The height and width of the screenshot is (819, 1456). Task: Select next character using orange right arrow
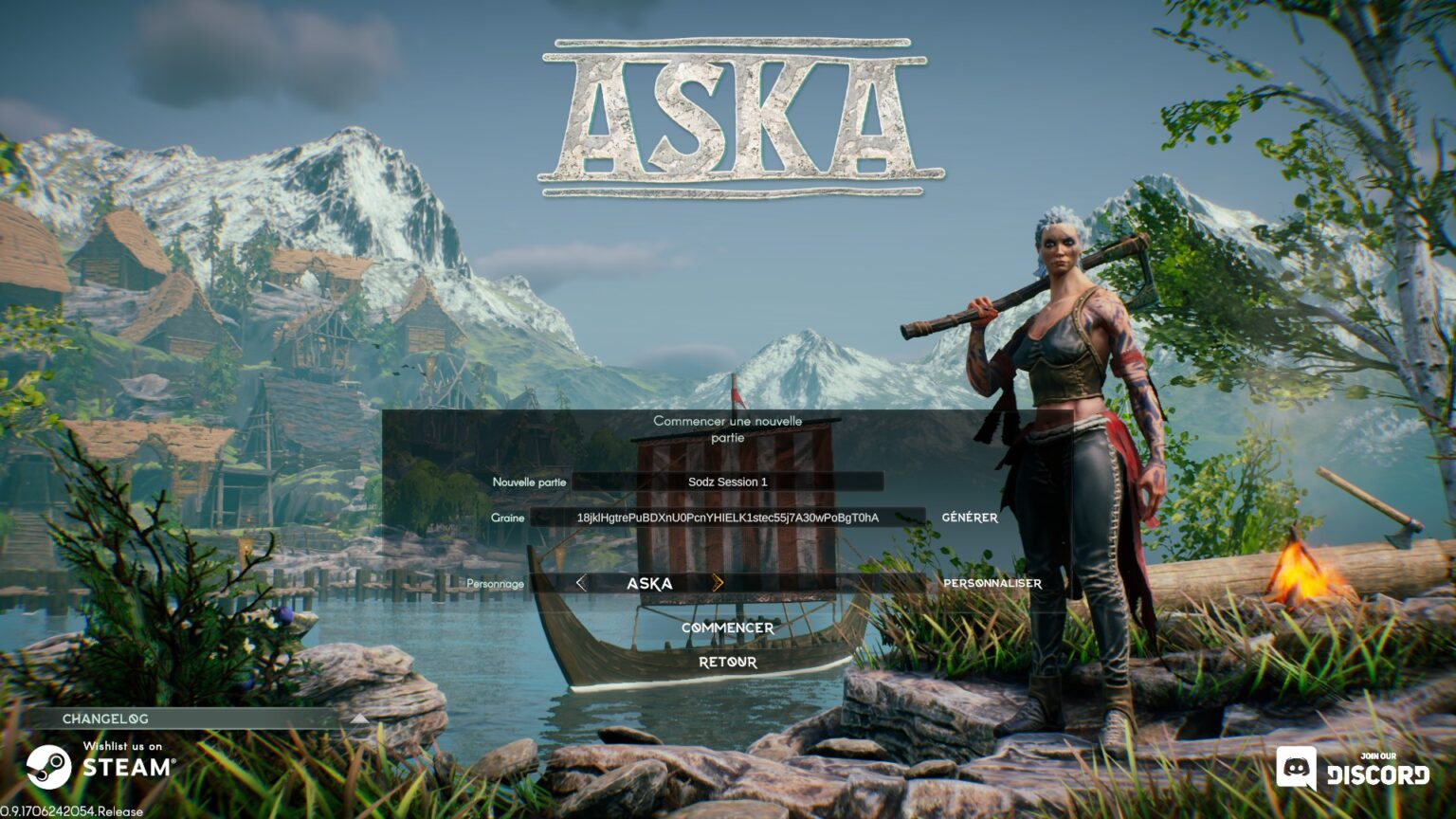720,584
